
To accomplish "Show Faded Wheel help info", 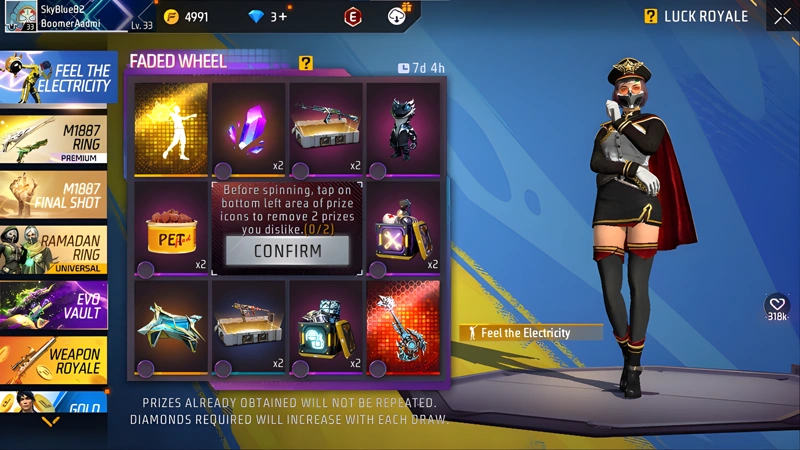I will click(x=306, y=63).
